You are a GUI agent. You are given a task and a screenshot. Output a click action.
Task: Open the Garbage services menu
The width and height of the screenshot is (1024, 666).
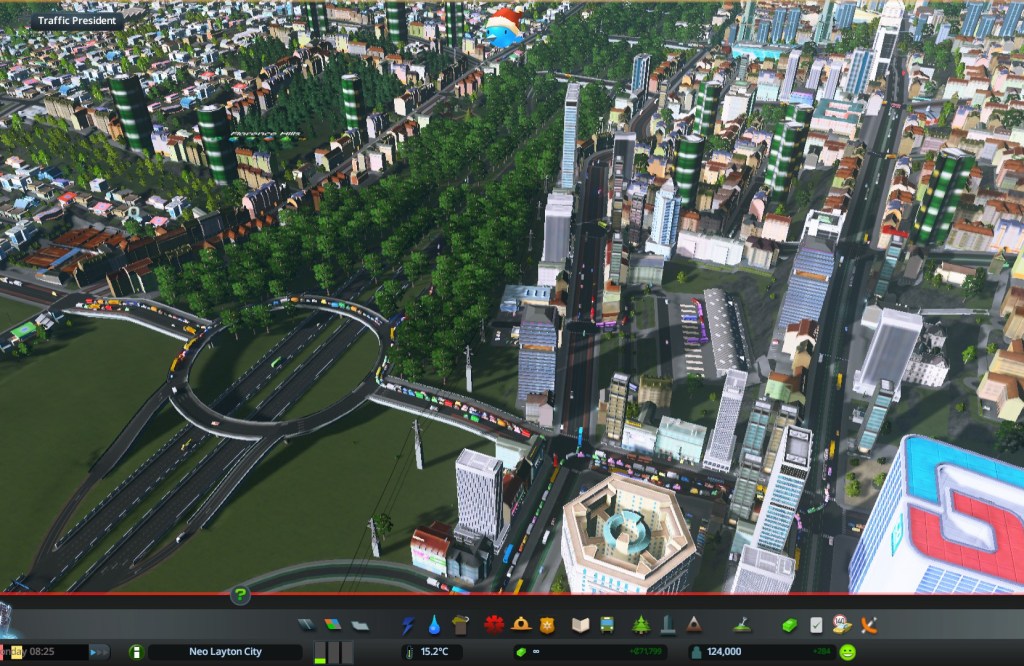tap(460, 625)
